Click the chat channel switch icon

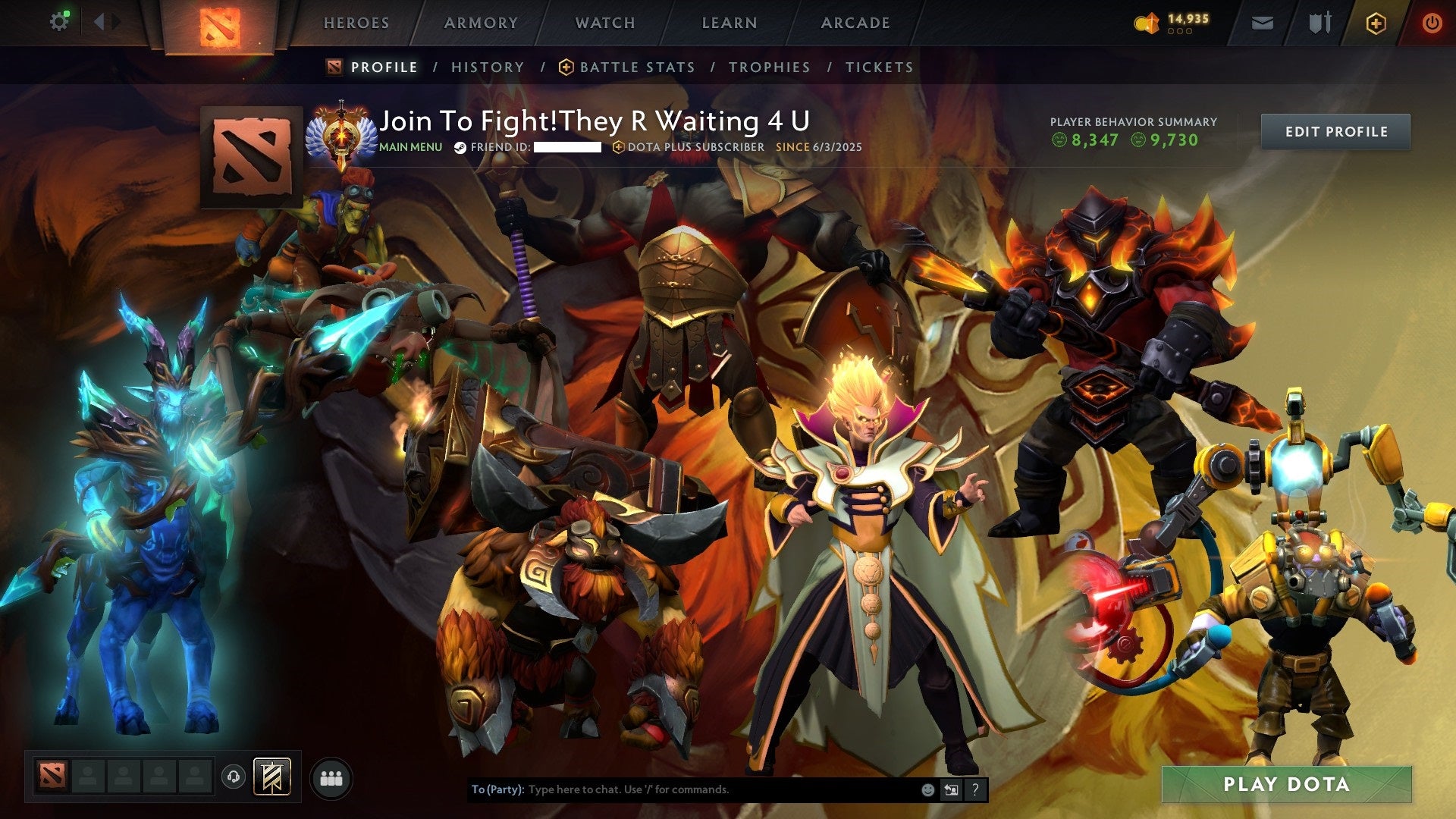(x=951, y=790)
